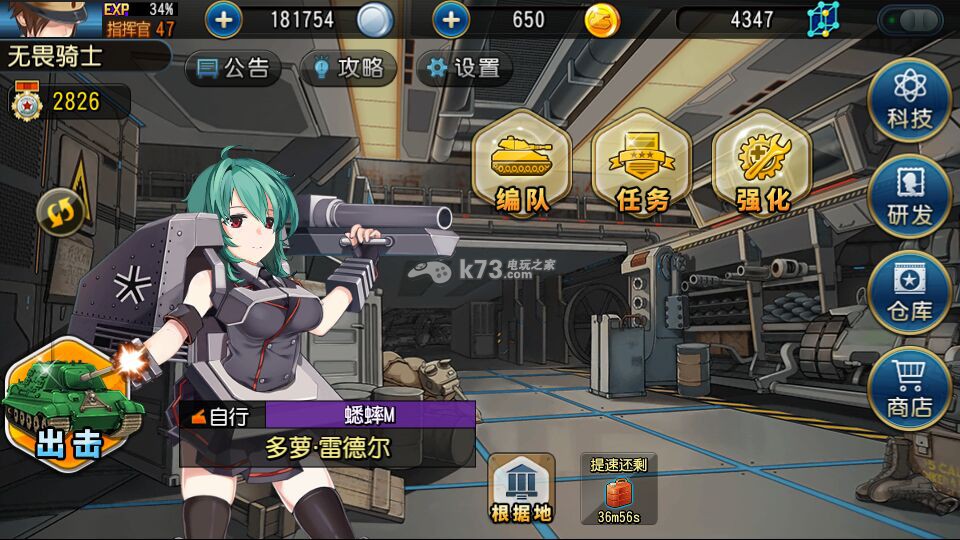The width and height of the screenshot is (960, 540).
Task: Open the 设置 settings menu
Action: (x=464, y=68)
